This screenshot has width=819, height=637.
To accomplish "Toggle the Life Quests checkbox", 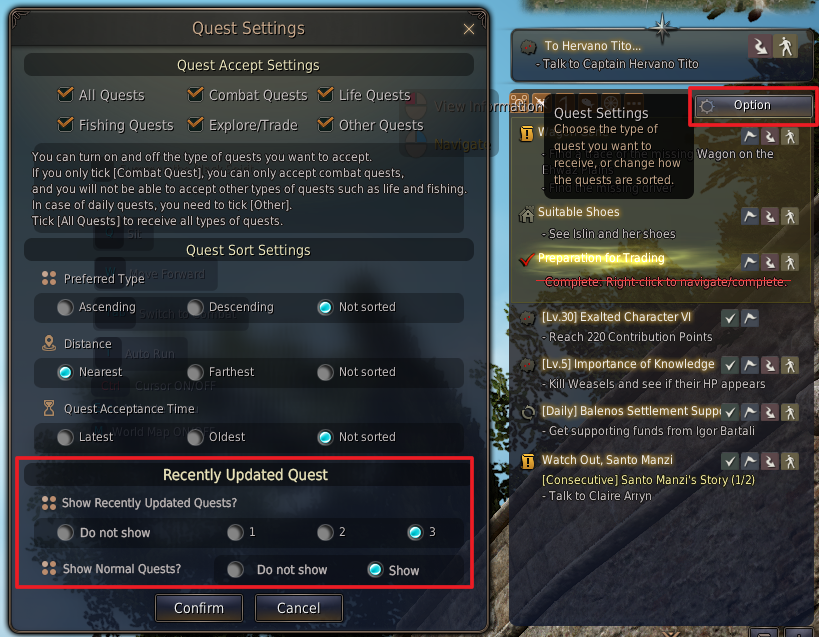I will pyautogui.click(x=326, y=95).
